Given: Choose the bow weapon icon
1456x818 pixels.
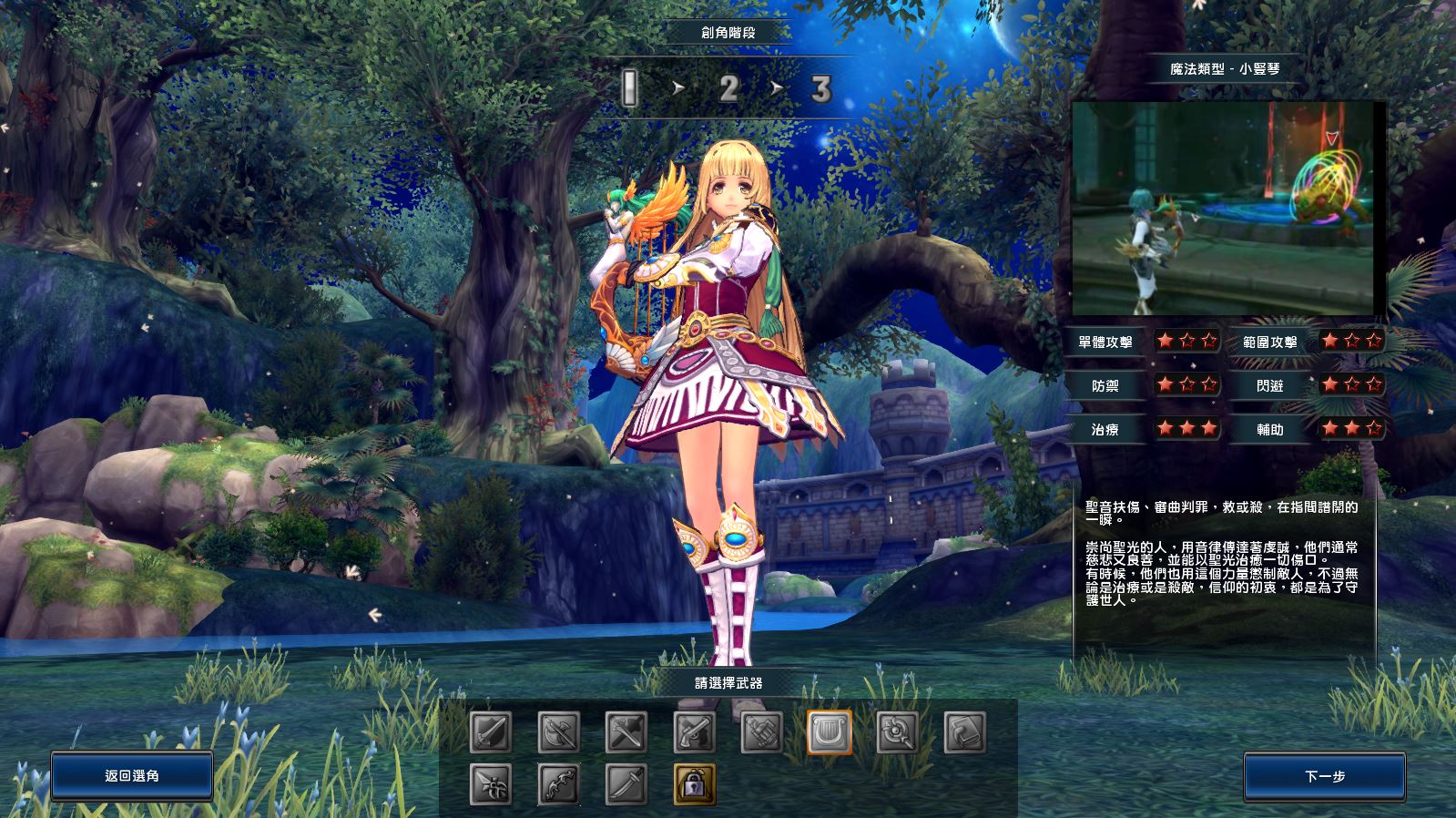Looking at the screenshot, I should [x=558, y=784].
